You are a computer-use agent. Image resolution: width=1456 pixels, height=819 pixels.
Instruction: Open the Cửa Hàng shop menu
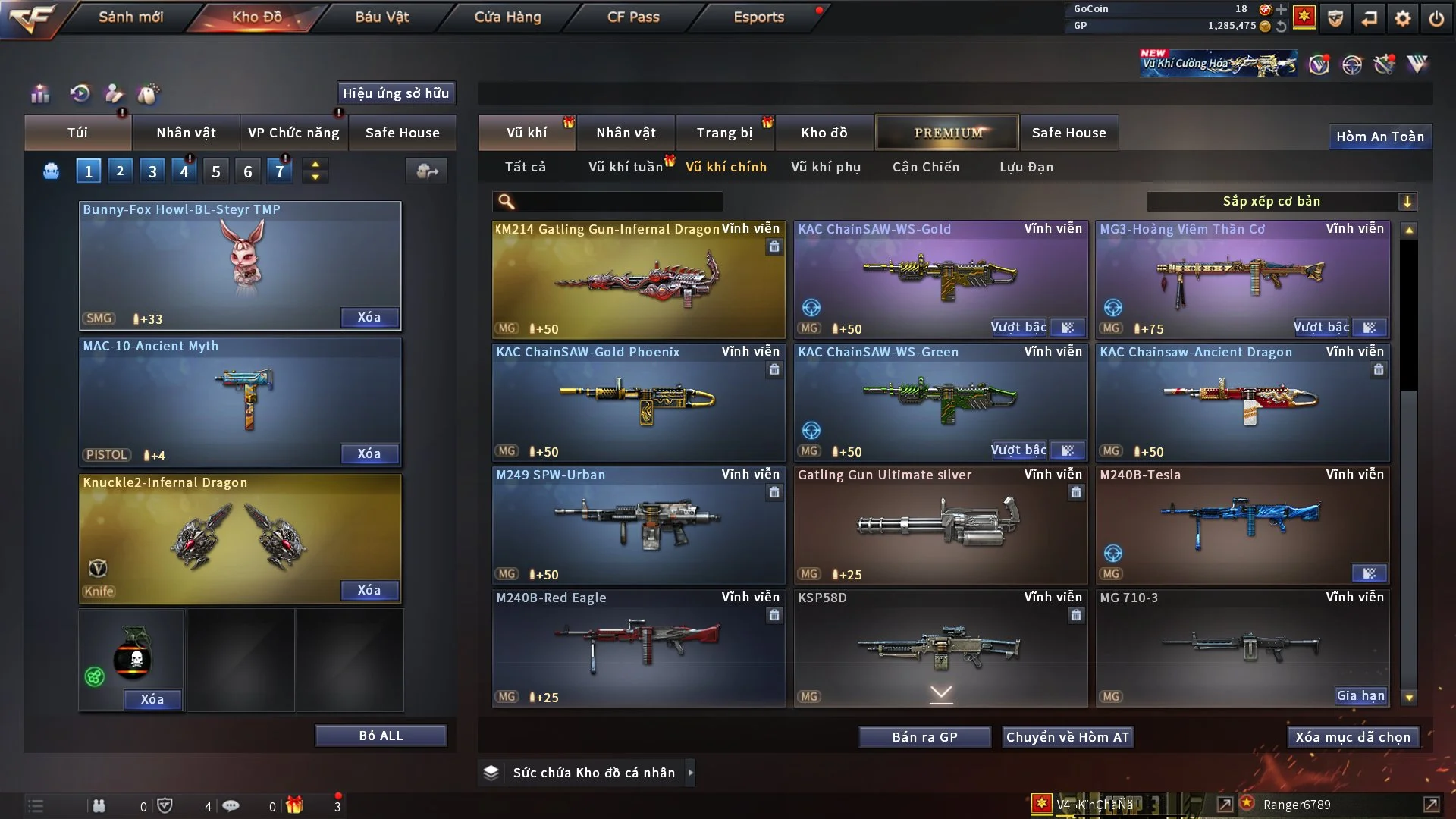pyautogui.click(x=507, y=17)
